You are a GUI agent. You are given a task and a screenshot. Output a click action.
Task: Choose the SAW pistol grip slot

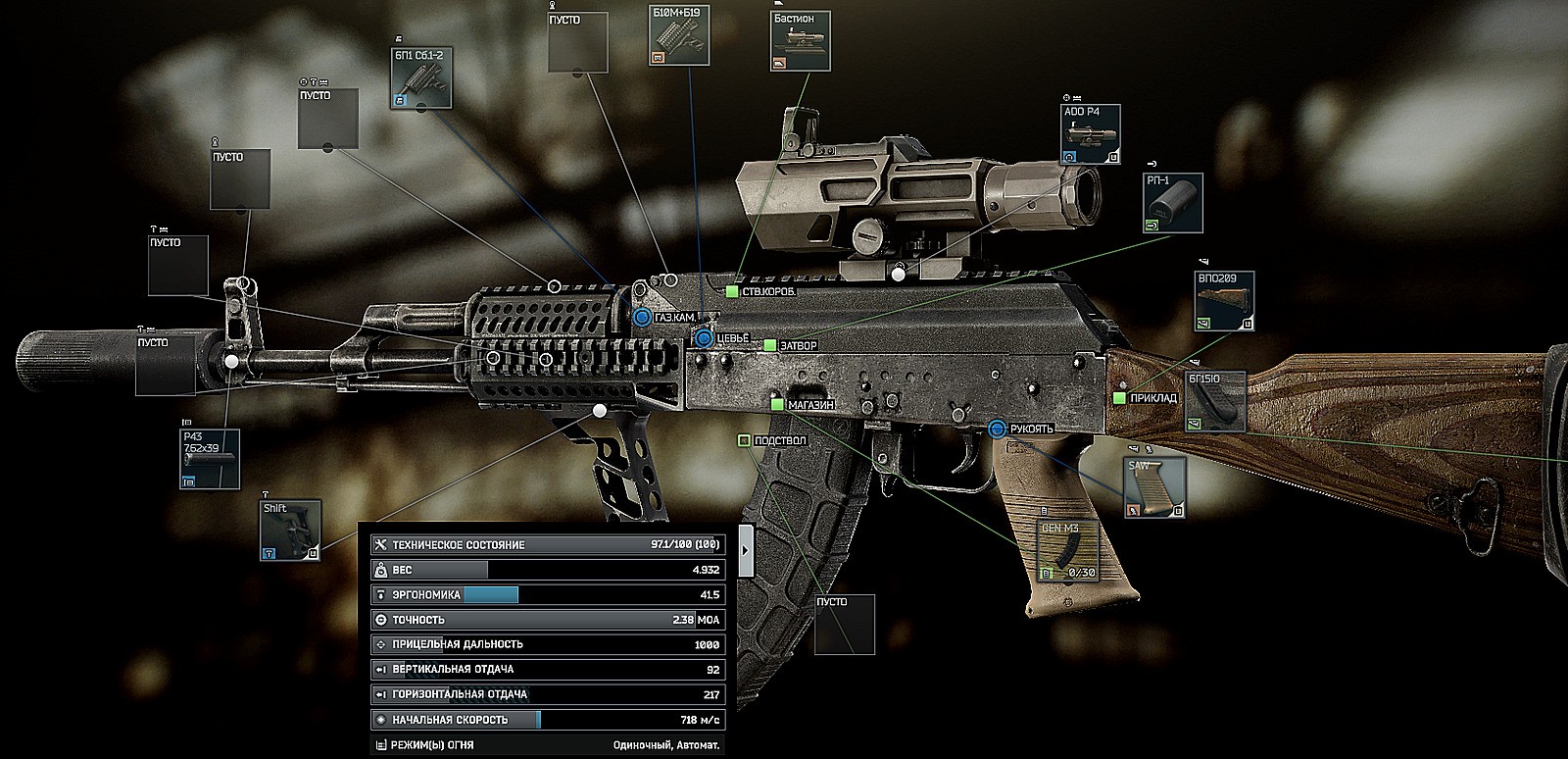coord(1154,487)
